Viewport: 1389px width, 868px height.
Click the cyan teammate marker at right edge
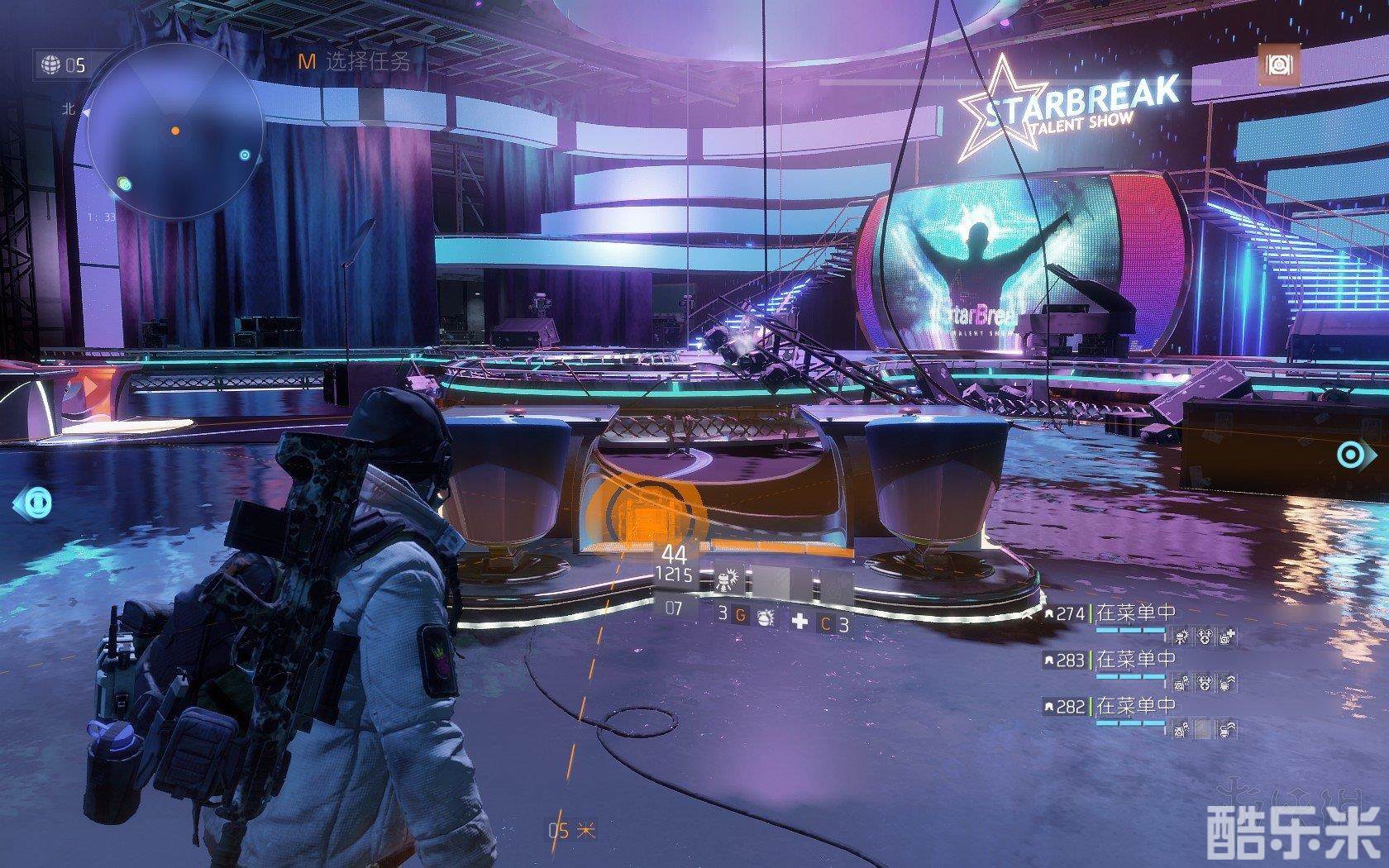[x=1349, y=454]
